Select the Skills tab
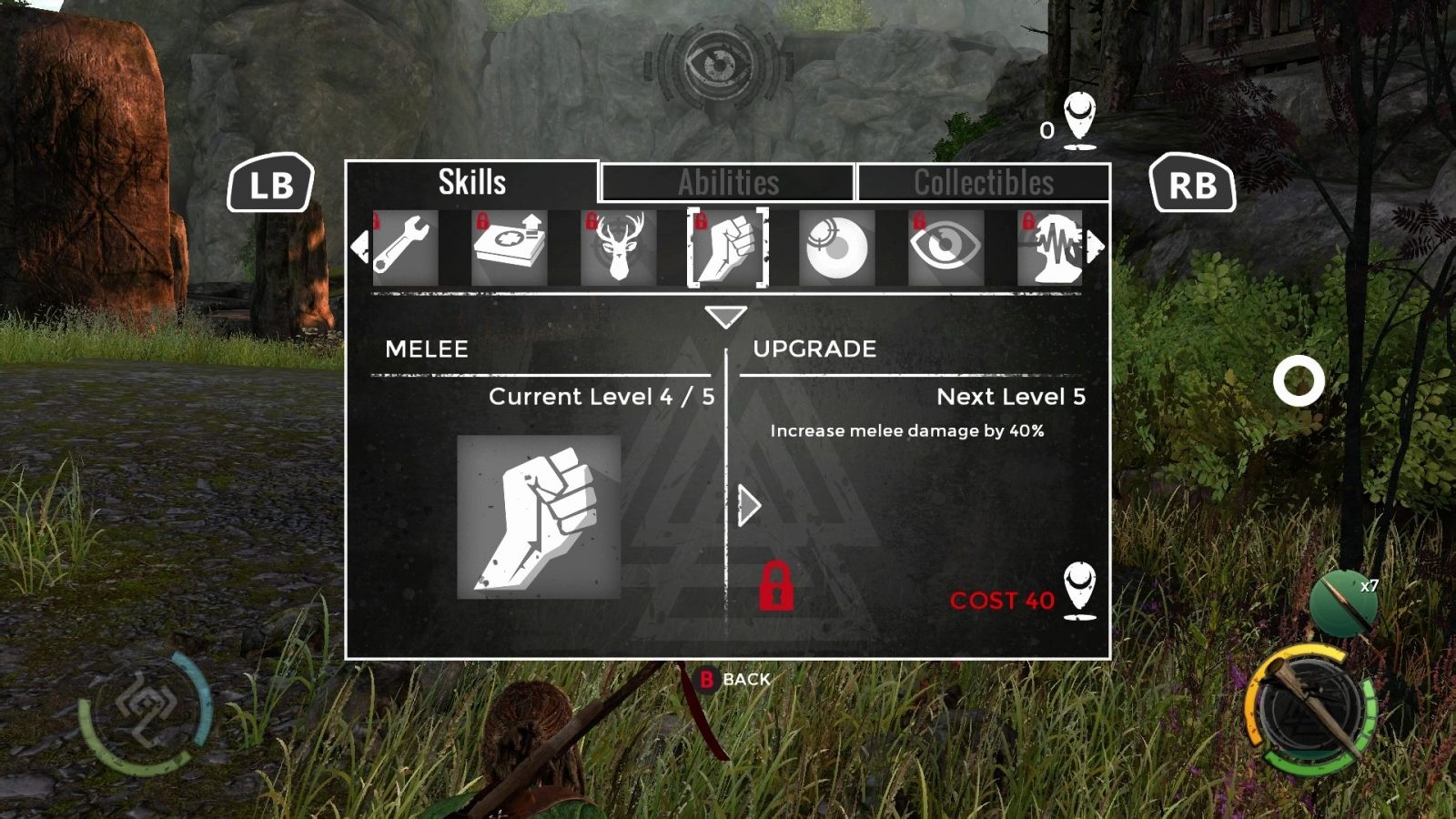 tap(471, 182)
